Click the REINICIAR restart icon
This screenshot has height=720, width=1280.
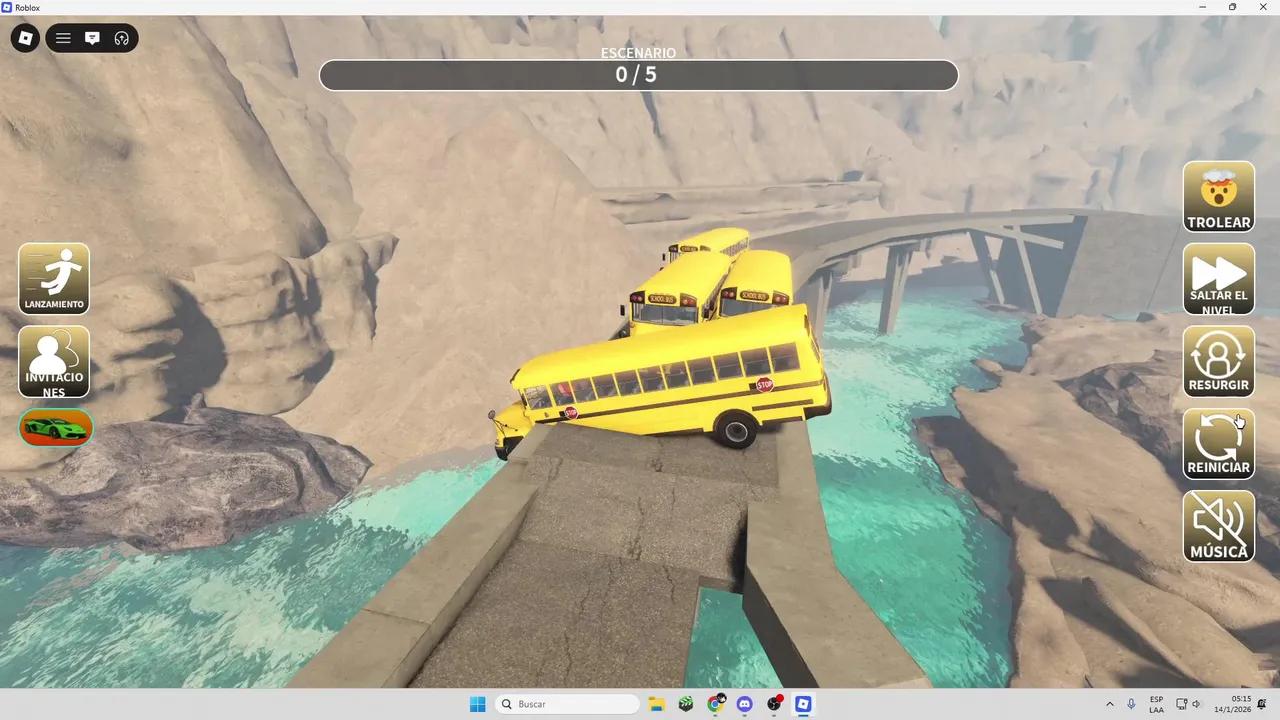[1218, 443]
